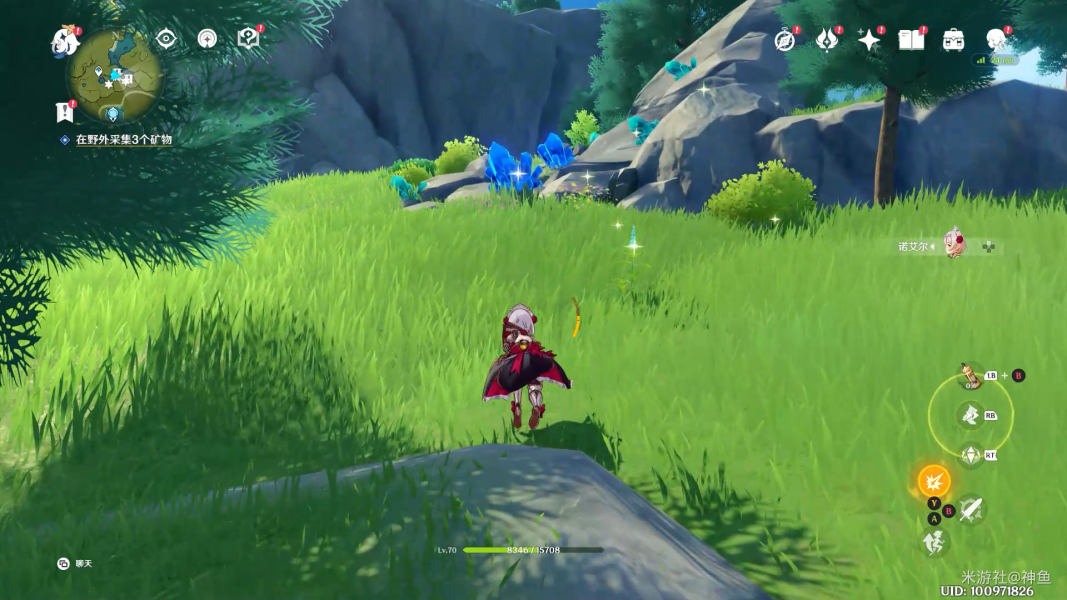Open the tutorial book icon with question mark

[x=248, y=39]
